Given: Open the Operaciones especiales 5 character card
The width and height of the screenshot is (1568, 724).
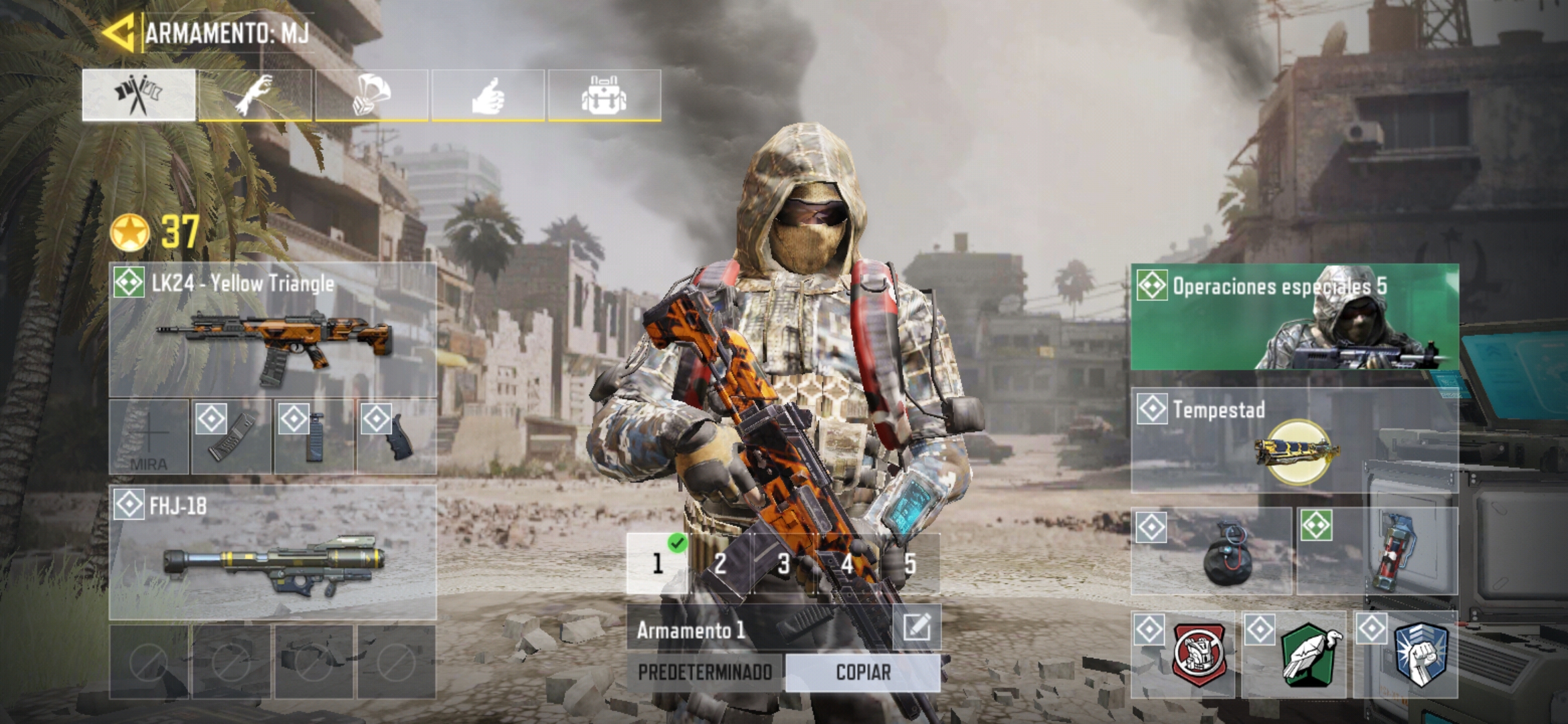Looking at the screenshot, I should pos(1295,317).
